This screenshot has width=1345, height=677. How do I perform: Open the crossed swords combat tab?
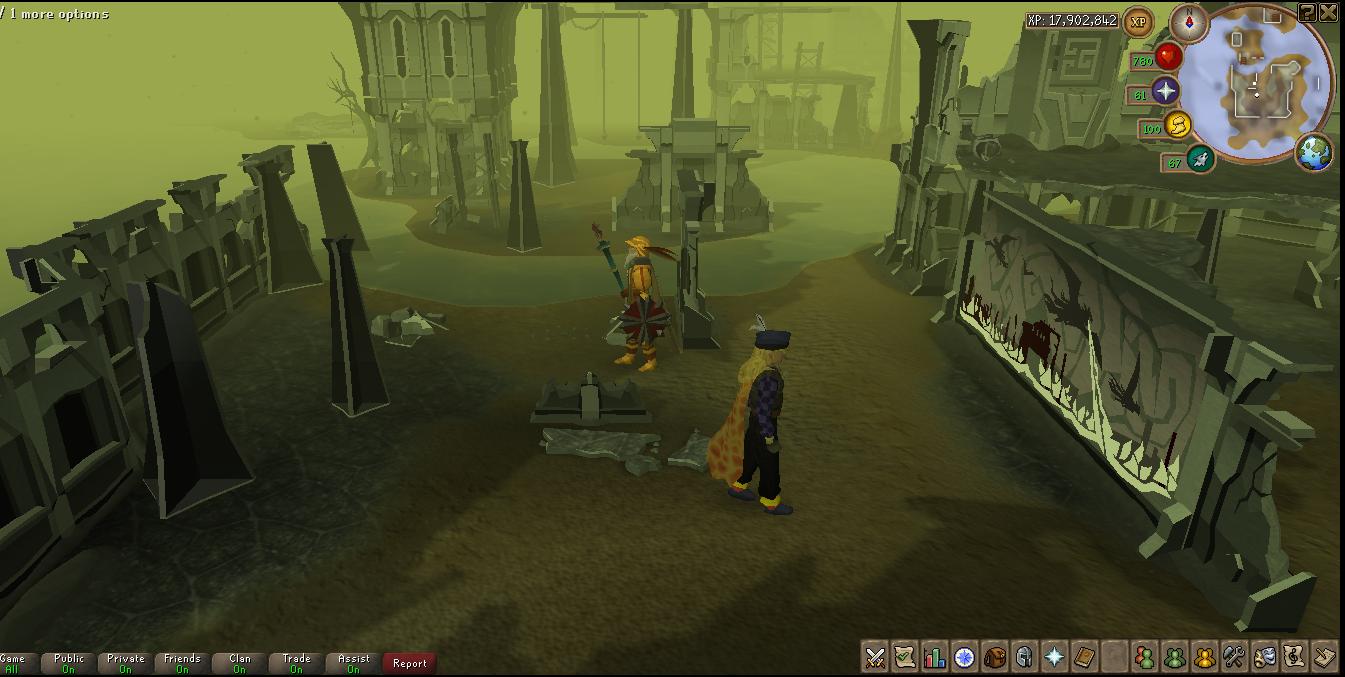coord(875,657)
